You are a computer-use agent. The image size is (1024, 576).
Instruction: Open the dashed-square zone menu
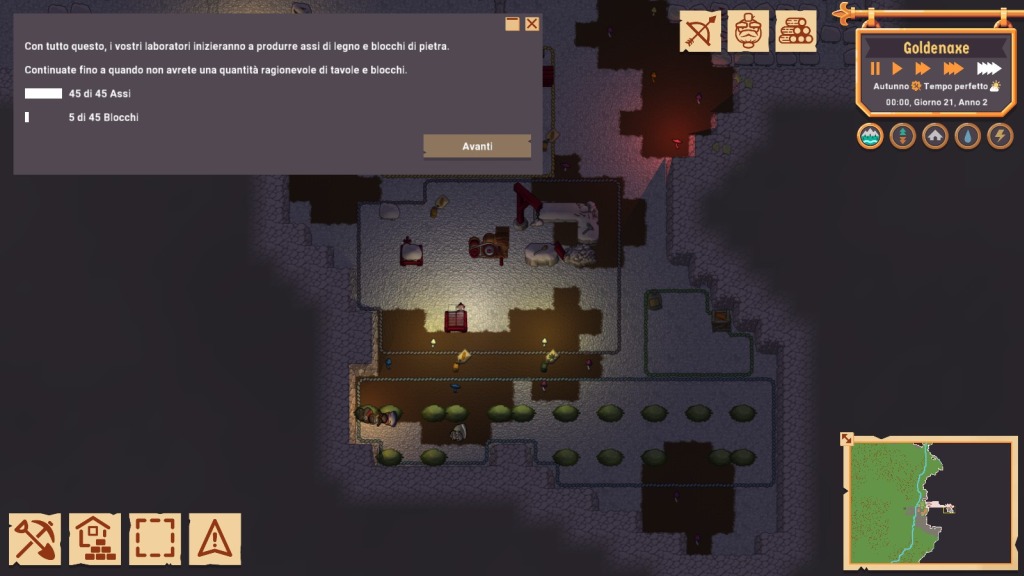click(155, 539)
